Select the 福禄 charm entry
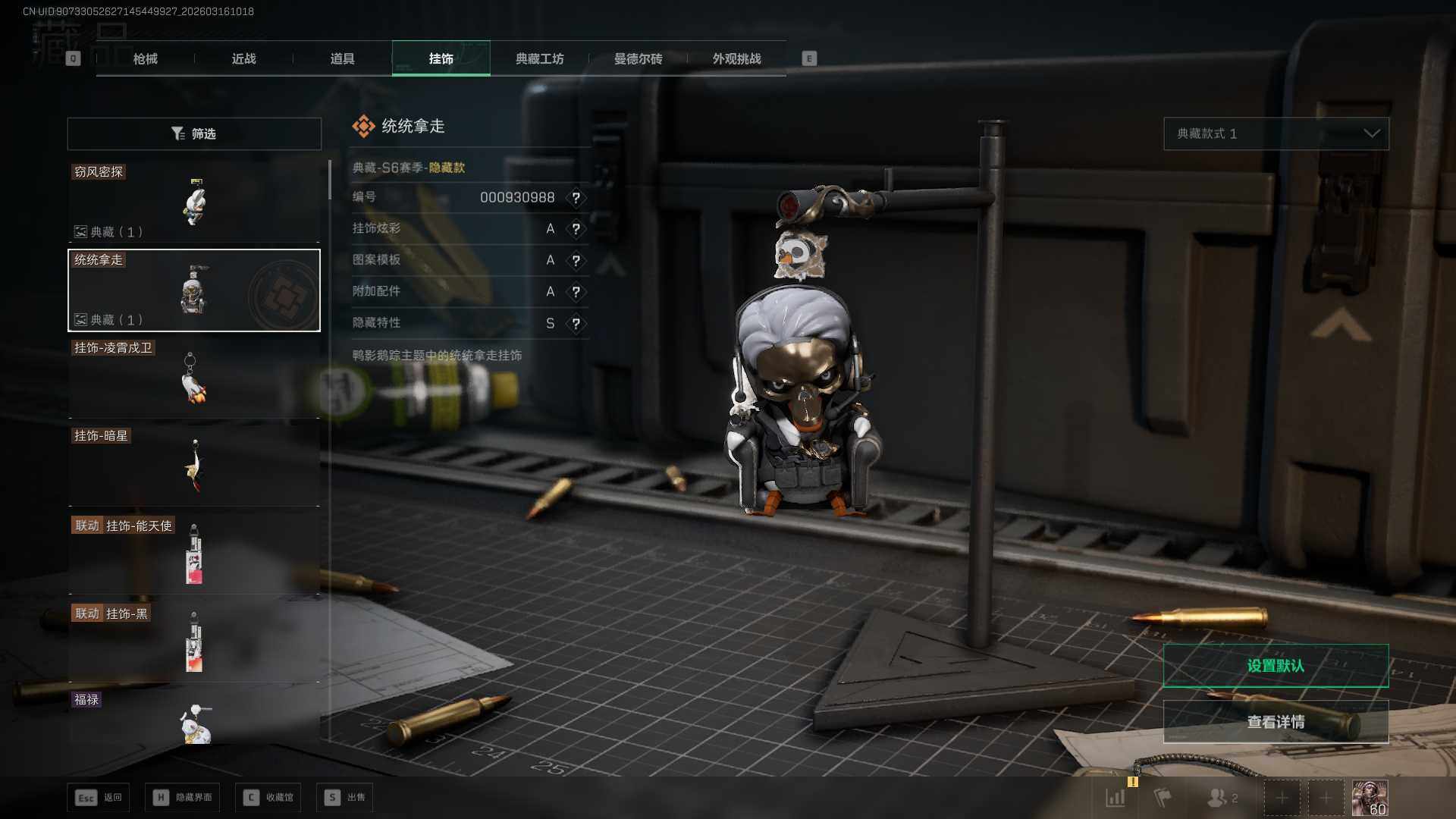Image resolution: width=1456 pixels, height=819 pixels. coord(194,718)
